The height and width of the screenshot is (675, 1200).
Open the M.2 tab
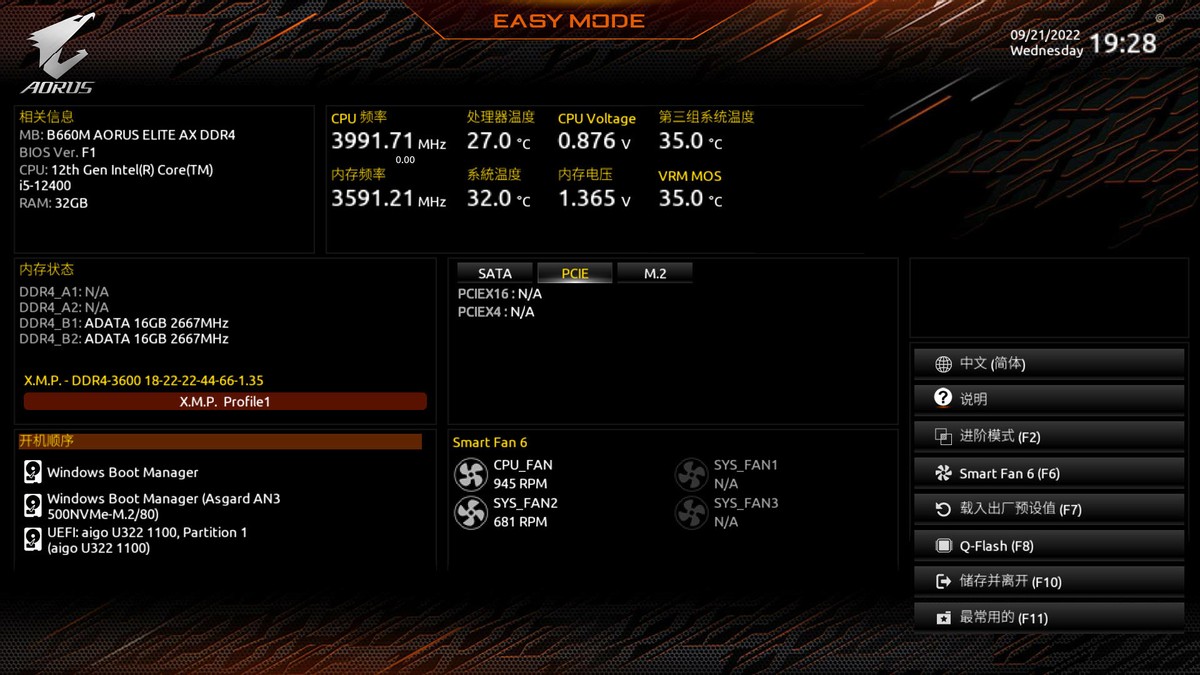[655, 273]
